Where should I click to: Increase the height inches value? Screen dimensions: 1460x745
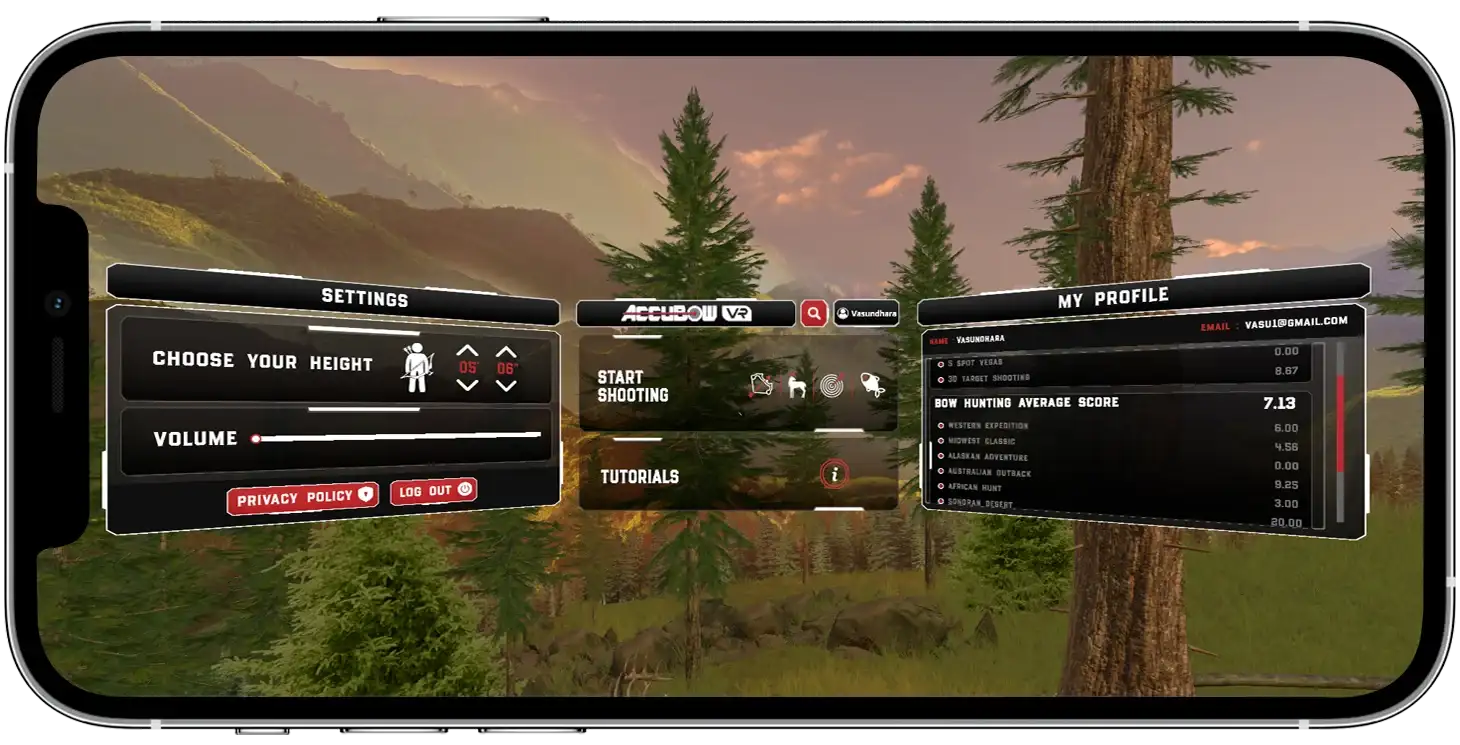(507, 351)
